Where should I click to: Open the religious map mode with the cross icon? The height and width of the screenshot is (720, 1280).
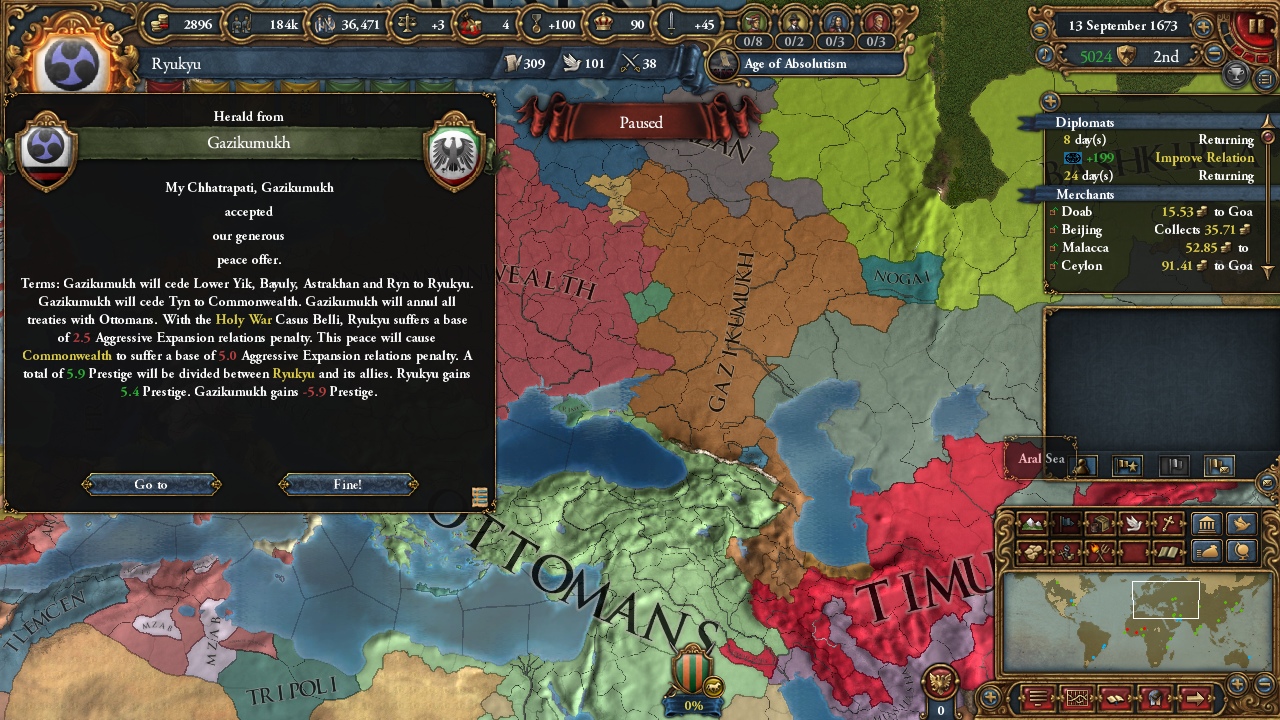[x=1166, y=524]
